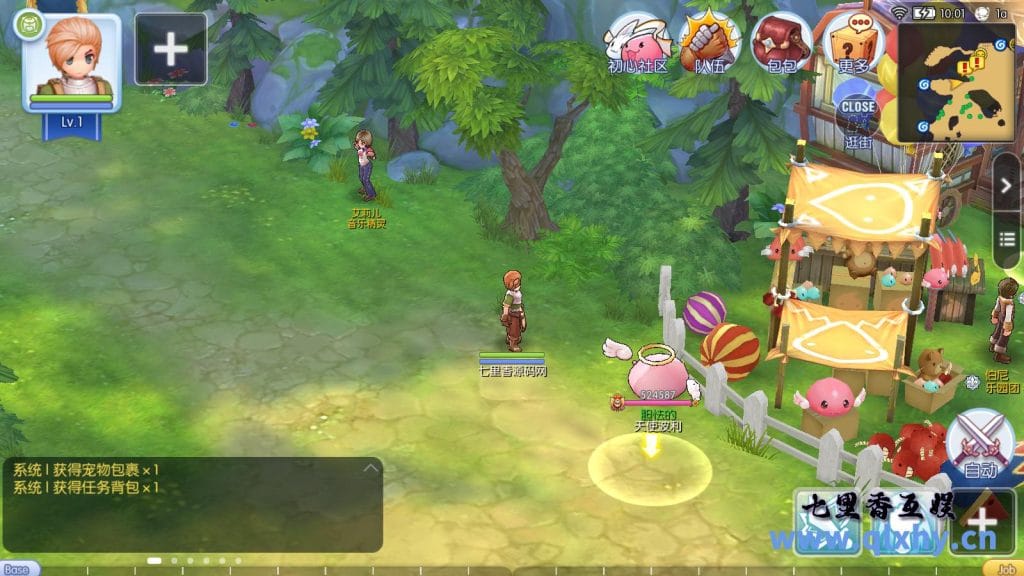Add a skill to the plus slot
The width and height of the screenshot is (1024, 576).
982,520
